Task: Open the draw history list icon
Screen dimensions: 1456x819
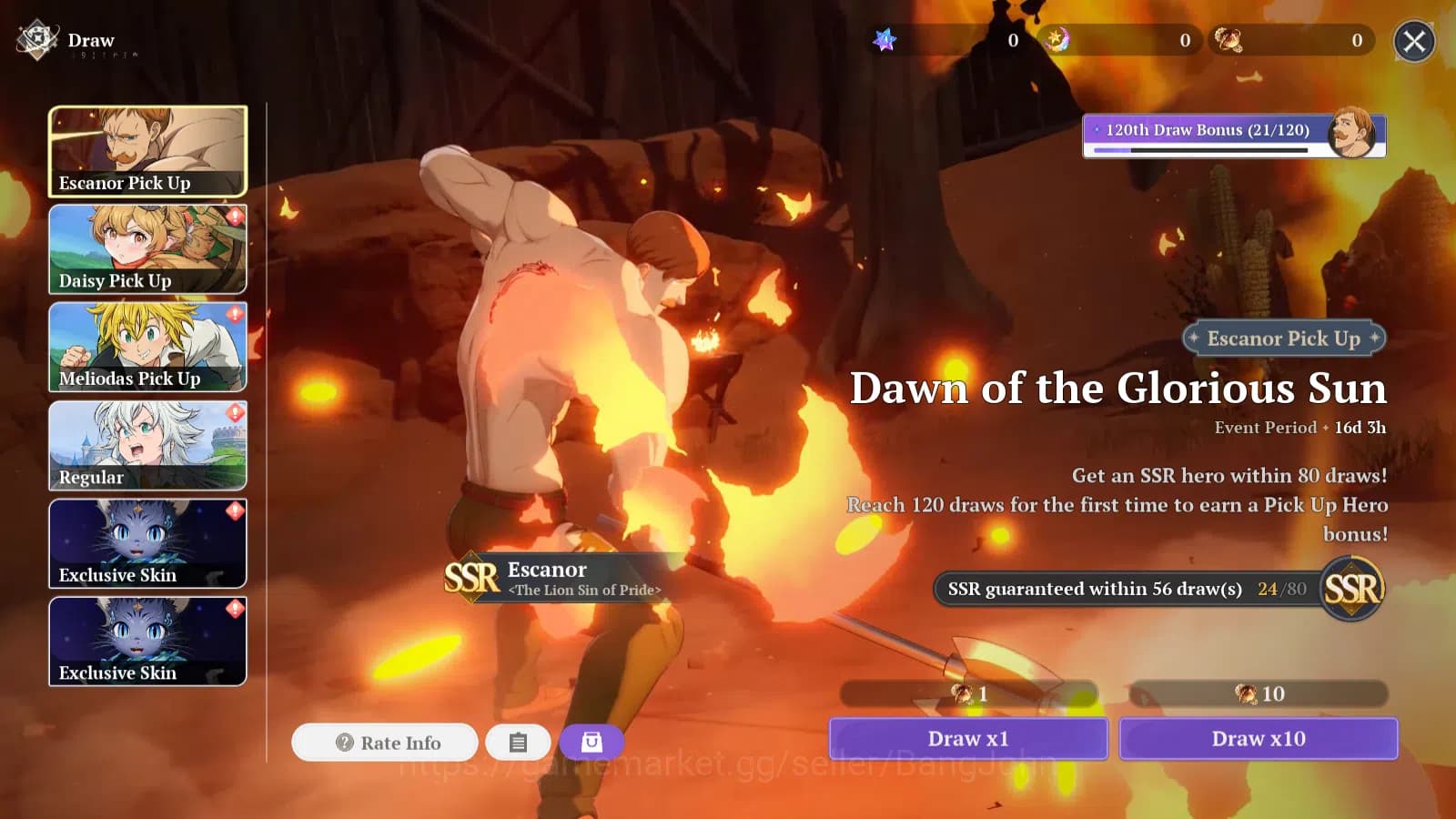Action: click(x=518, y=743)
